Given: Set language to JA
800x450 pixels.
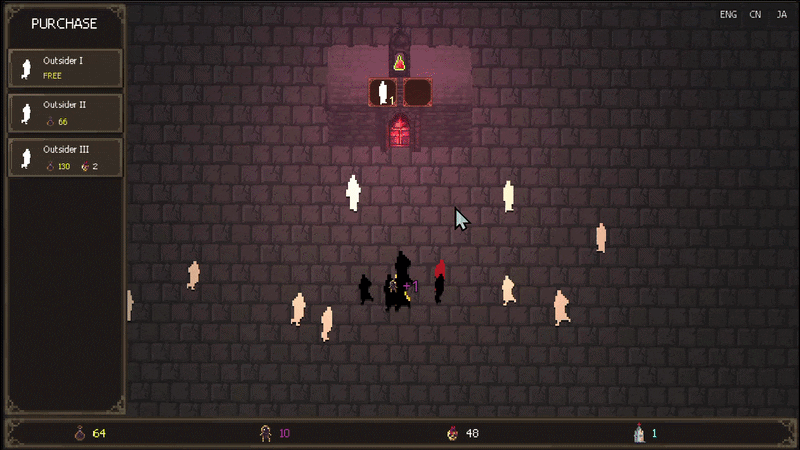Looking at the screenshot, I should (x=781, y=15).
